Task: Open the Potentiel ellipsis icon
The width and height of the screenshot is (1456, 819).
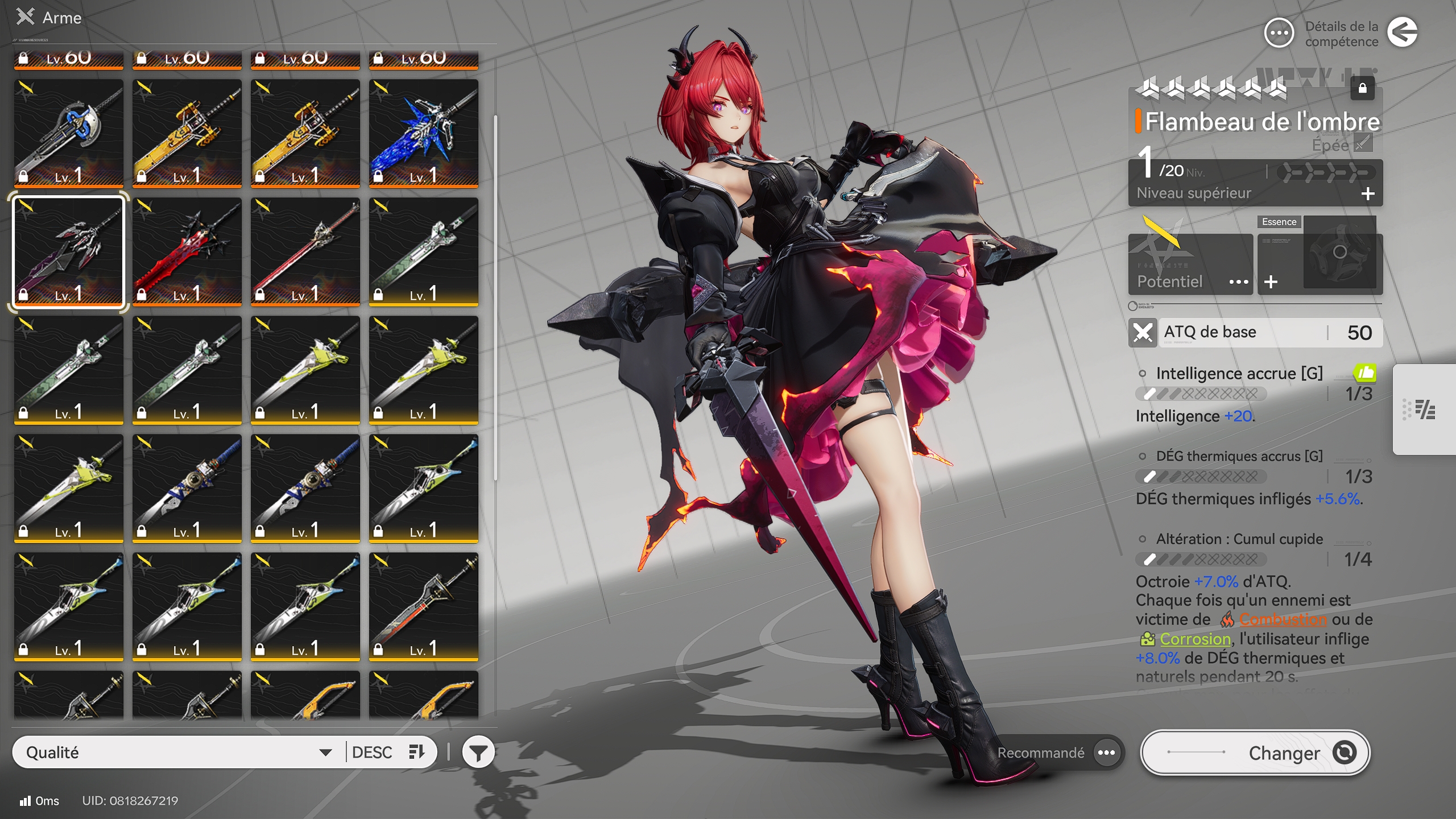Action: click(x=1240, y=281)
